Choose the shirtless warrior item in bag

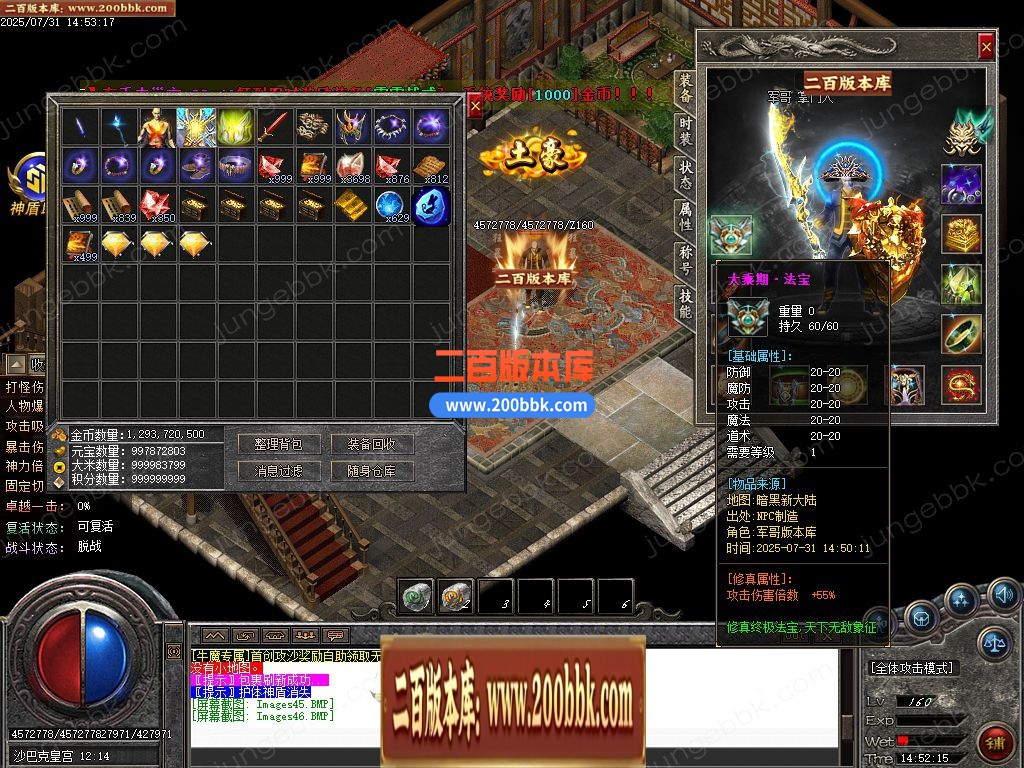coord(157,127)
